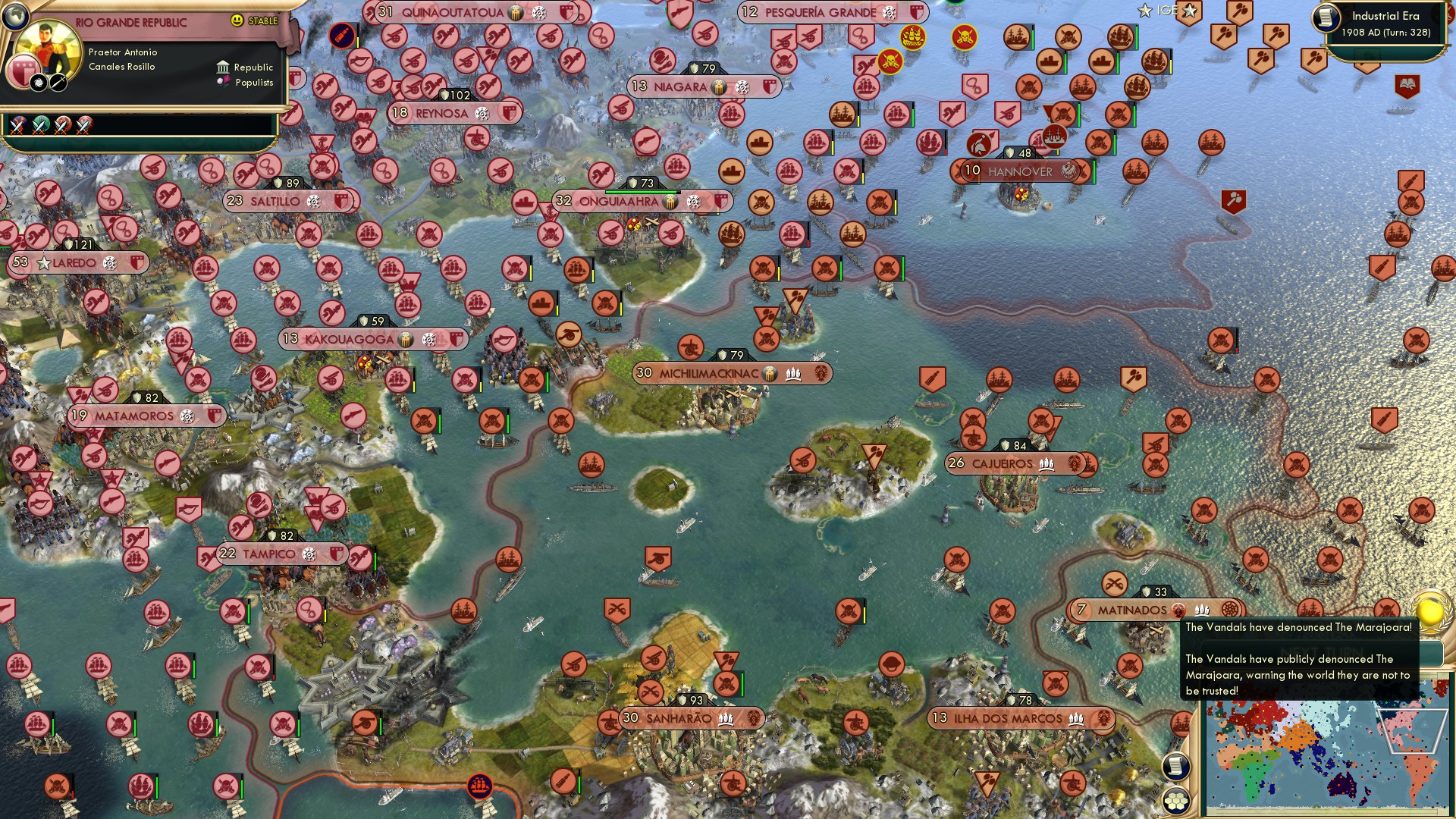Screen dimensions: 1456x819
Task: Click the globe icon above the leader portrait
Action: (16, 16)
